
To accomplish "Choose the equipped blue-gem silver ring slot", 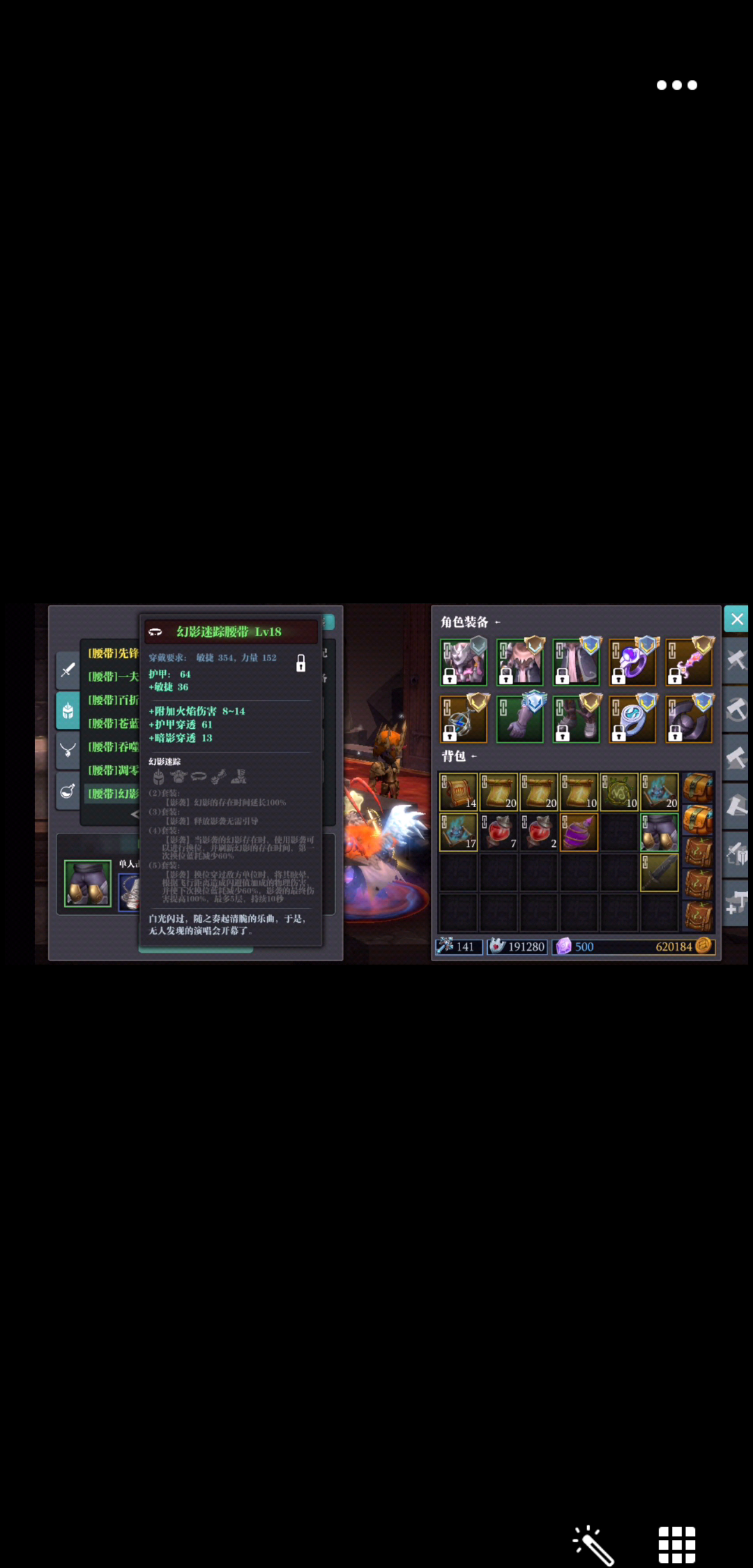I will point(632,718).
